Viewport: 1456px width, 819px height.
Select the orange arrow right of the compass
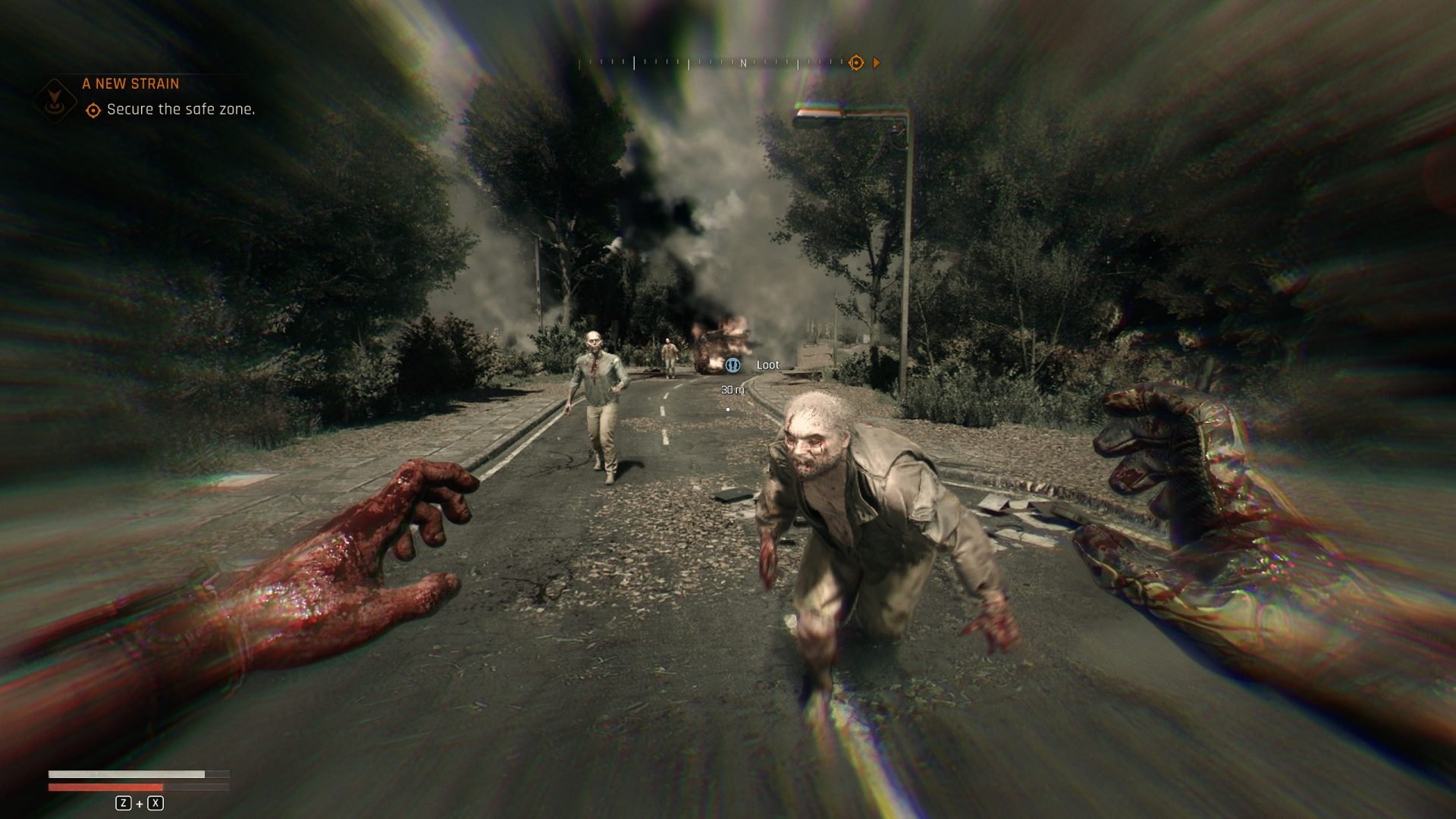(878, 64)
